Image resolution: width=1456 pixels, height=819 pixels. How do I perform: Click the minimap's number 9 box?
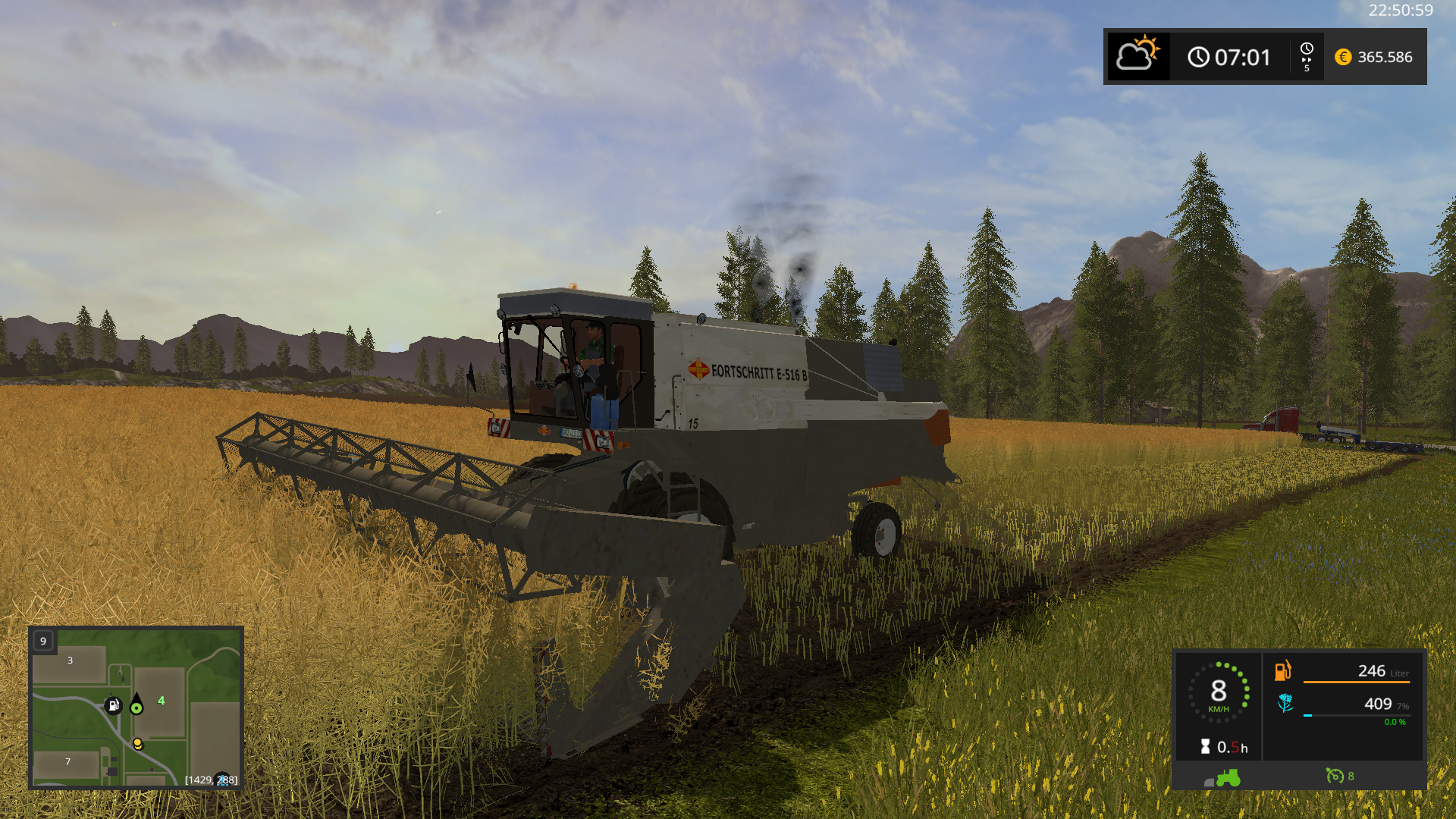(43, 641)
